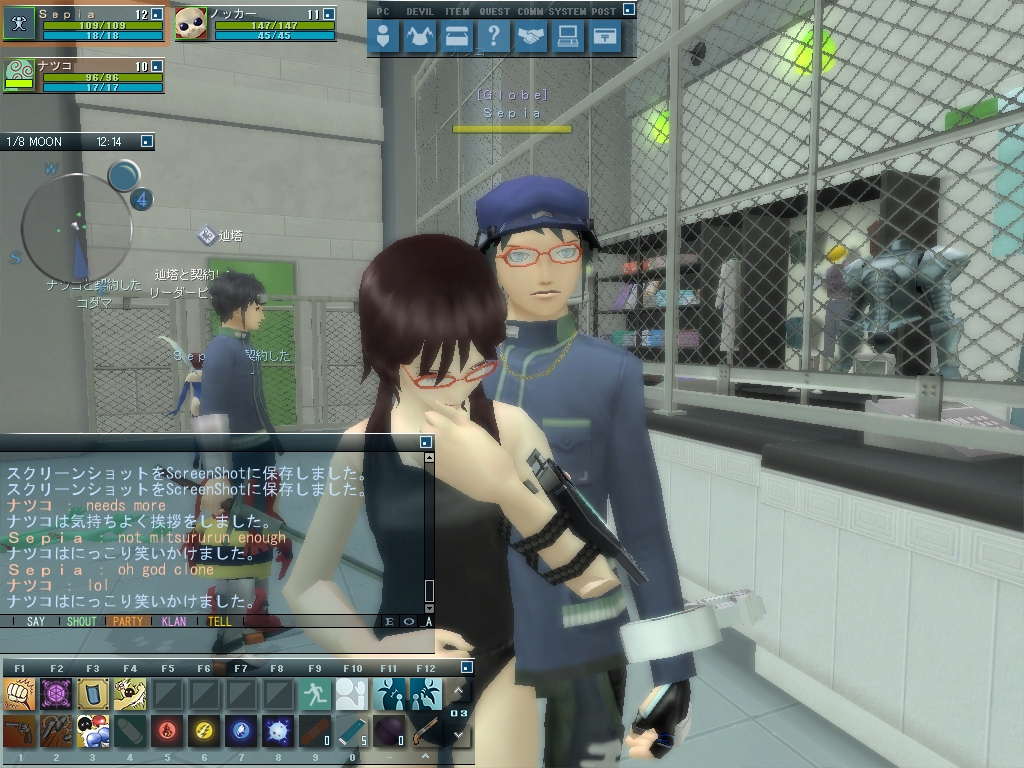Open the SYSTEM laptop menu
Image resolution: width=1024 pixels, height=768 pixels.
pos(568,38)
